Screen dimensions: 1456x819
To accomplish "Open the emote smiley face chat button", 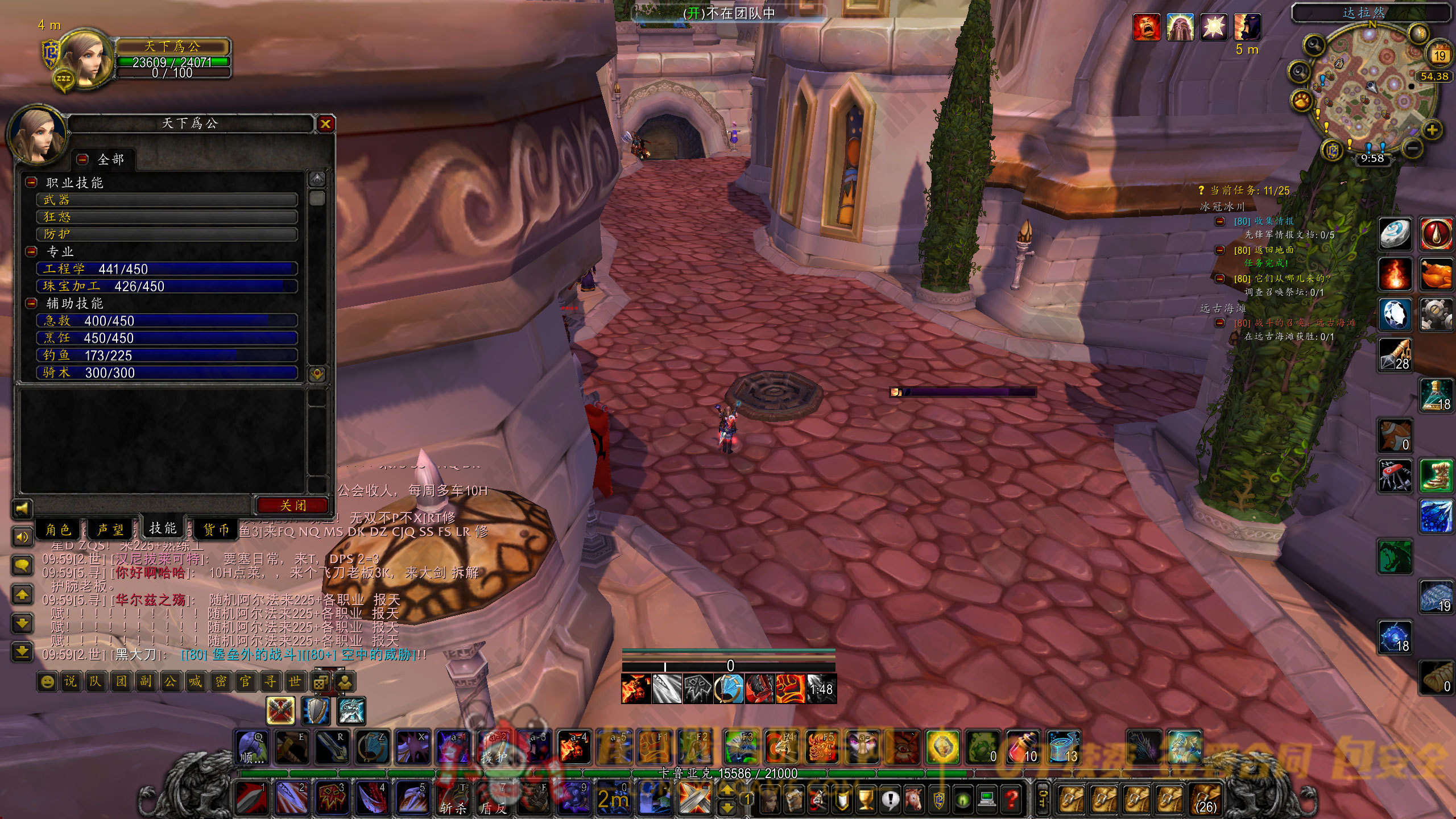I will pos(48,681).
